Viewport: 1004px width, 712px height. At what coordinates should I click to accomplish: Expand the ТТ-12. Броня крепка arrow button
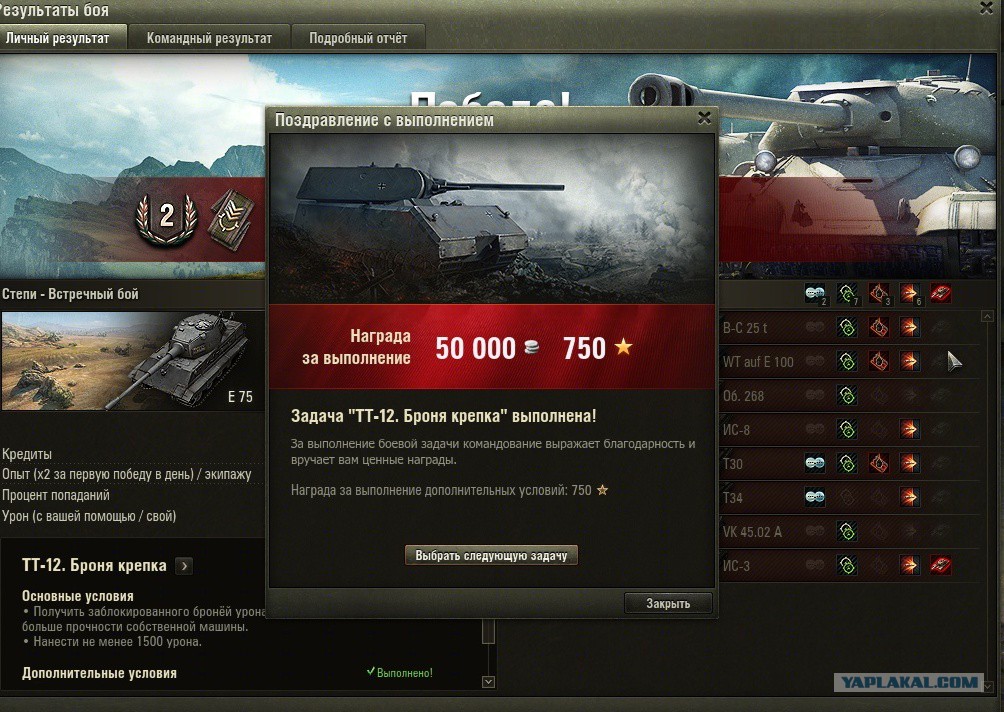[183, 566]
